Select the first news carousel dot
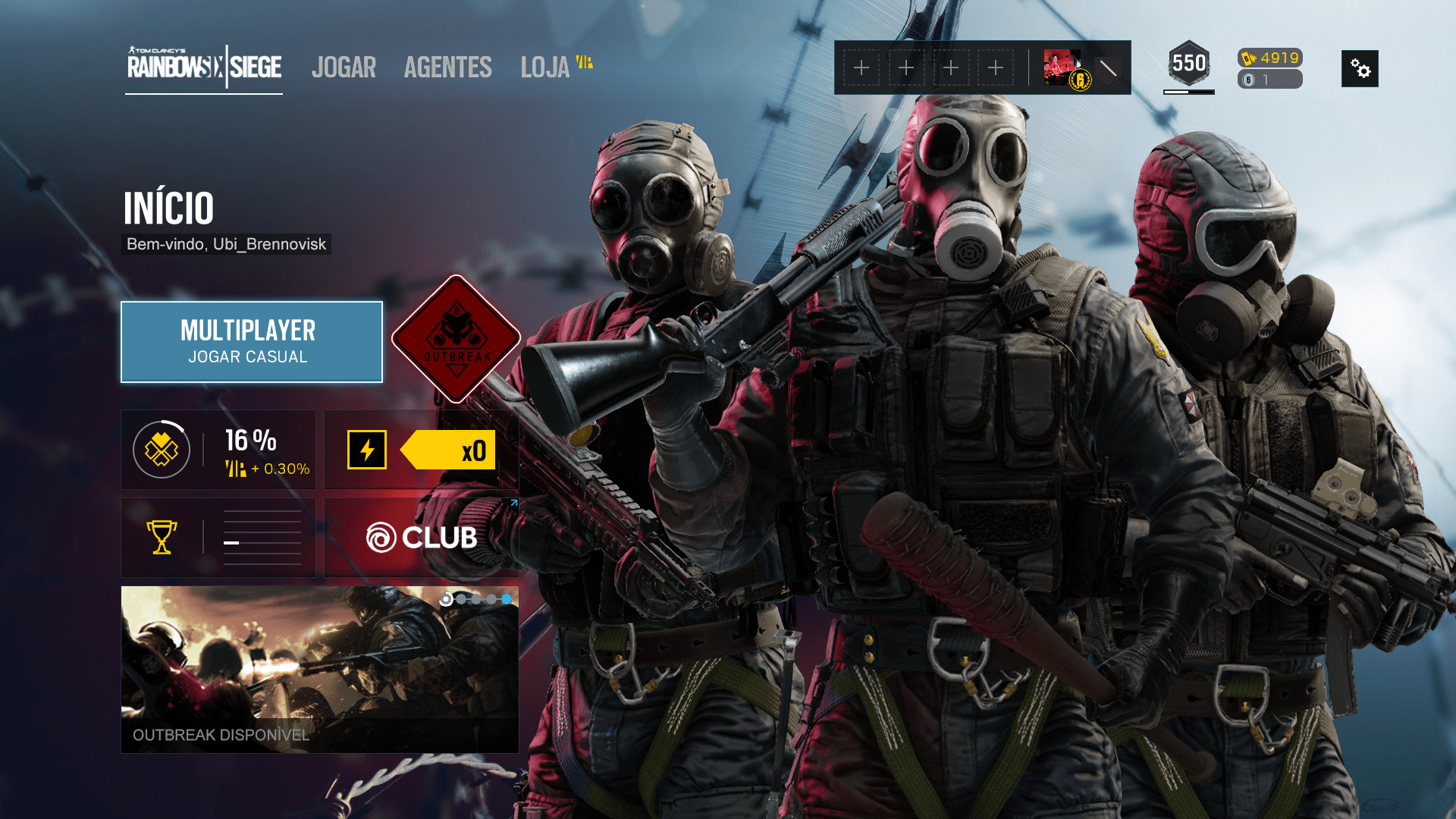1456x819 pixels. point(446,599)
